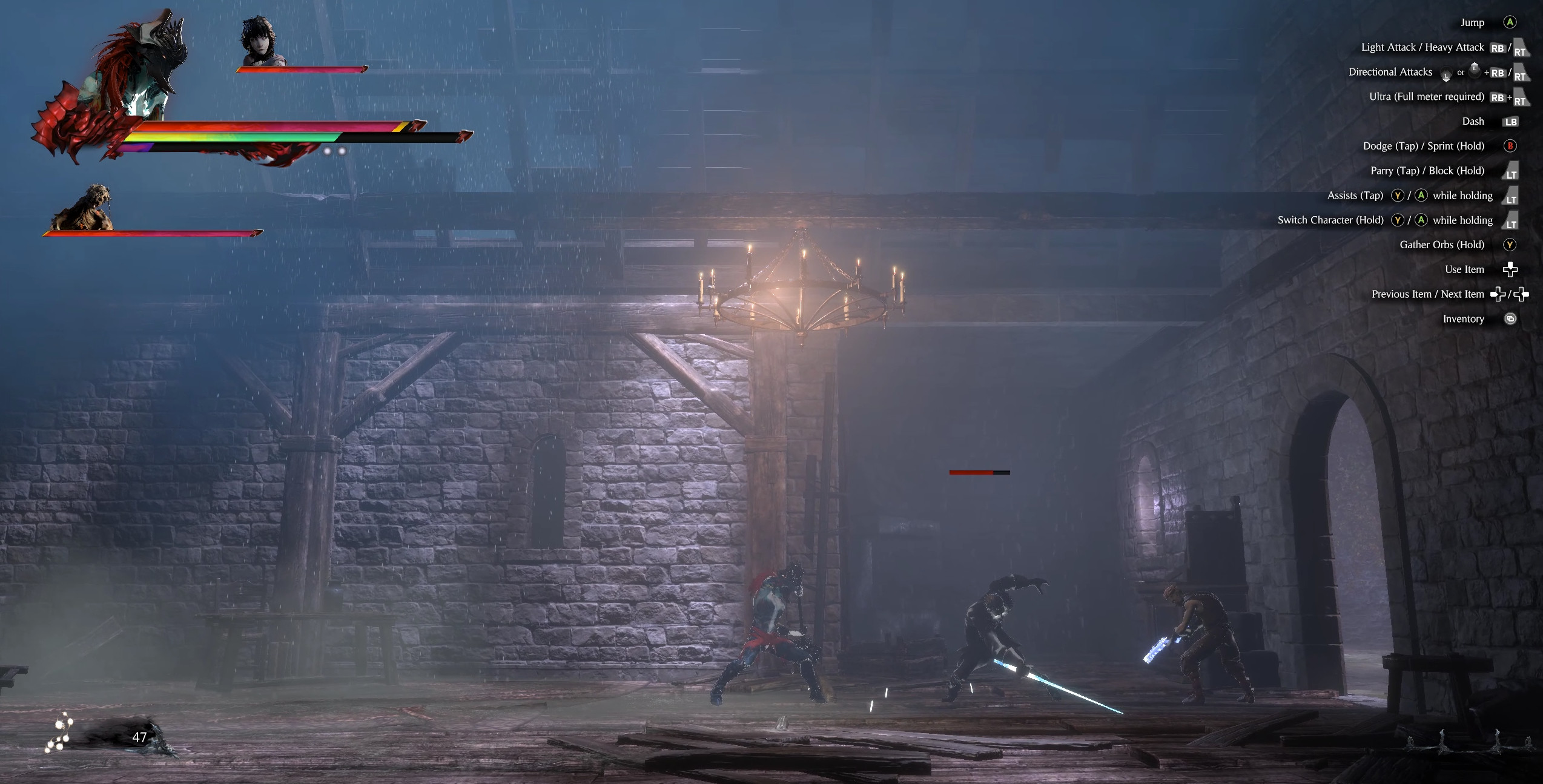
Task: Click the RT trigger icon for Ultra
Action: pos(1521,100)
